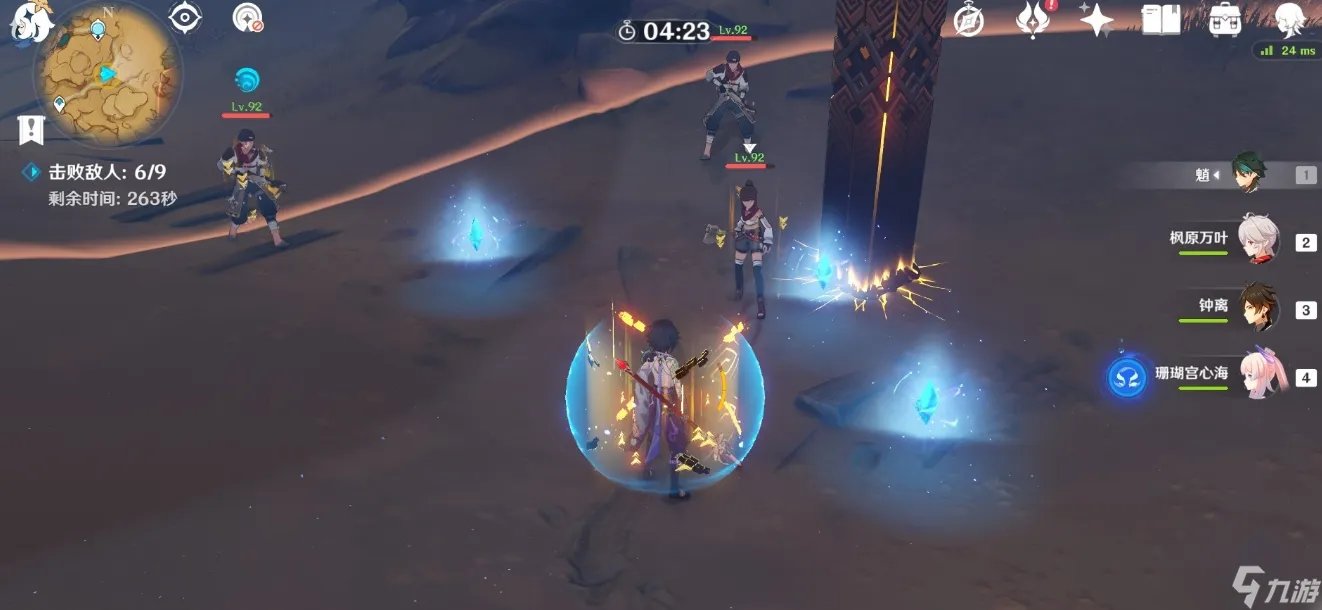
Task: Switch to 钟离
Action: (x=1259, y=307)
